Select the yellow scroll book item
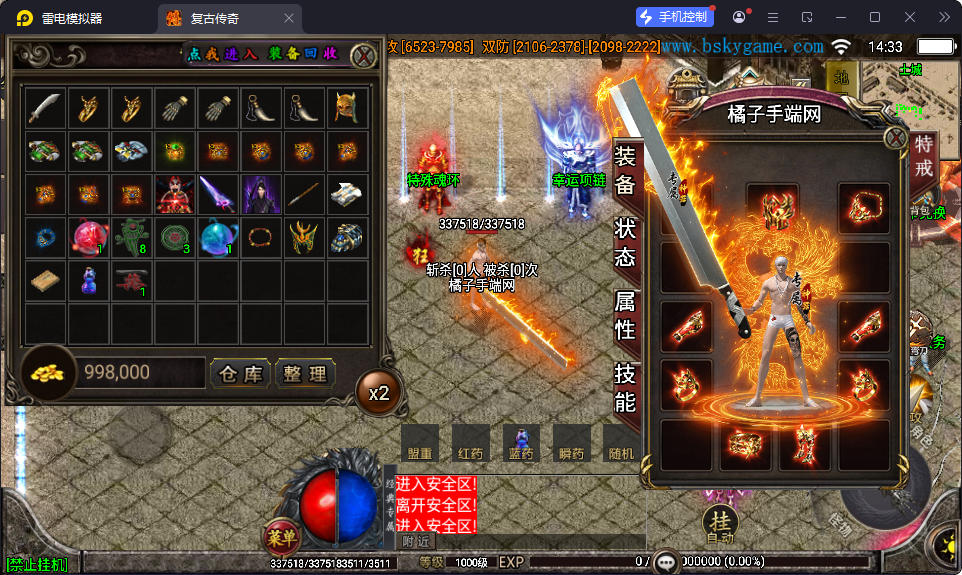This screenshot has width=962, height=575. pos(45,281)
